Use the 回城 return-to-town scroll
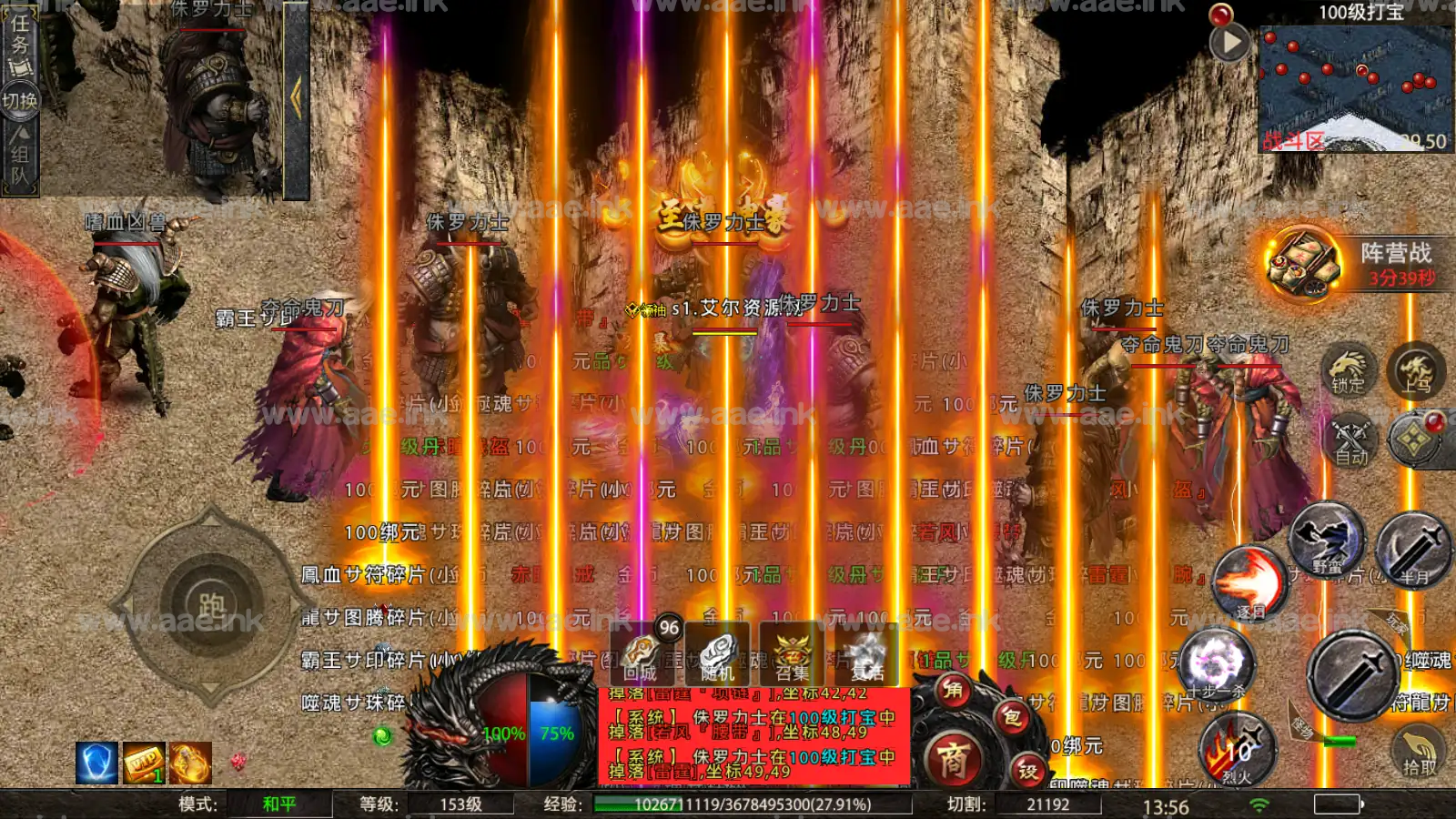 click(x=642, y=654)
